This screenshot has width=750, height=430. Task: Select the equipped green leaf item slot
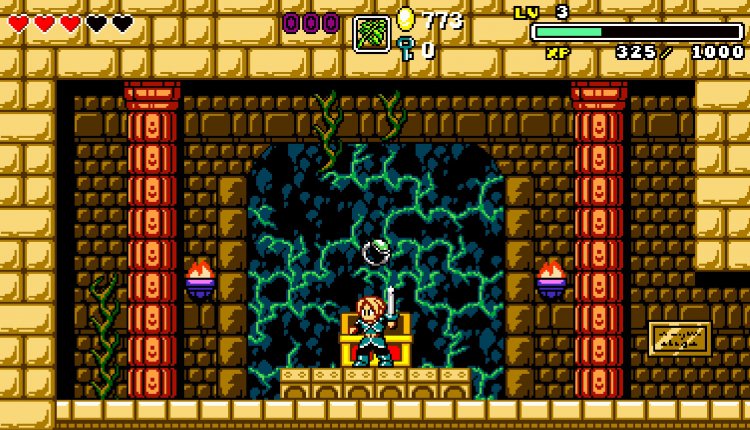371,33
